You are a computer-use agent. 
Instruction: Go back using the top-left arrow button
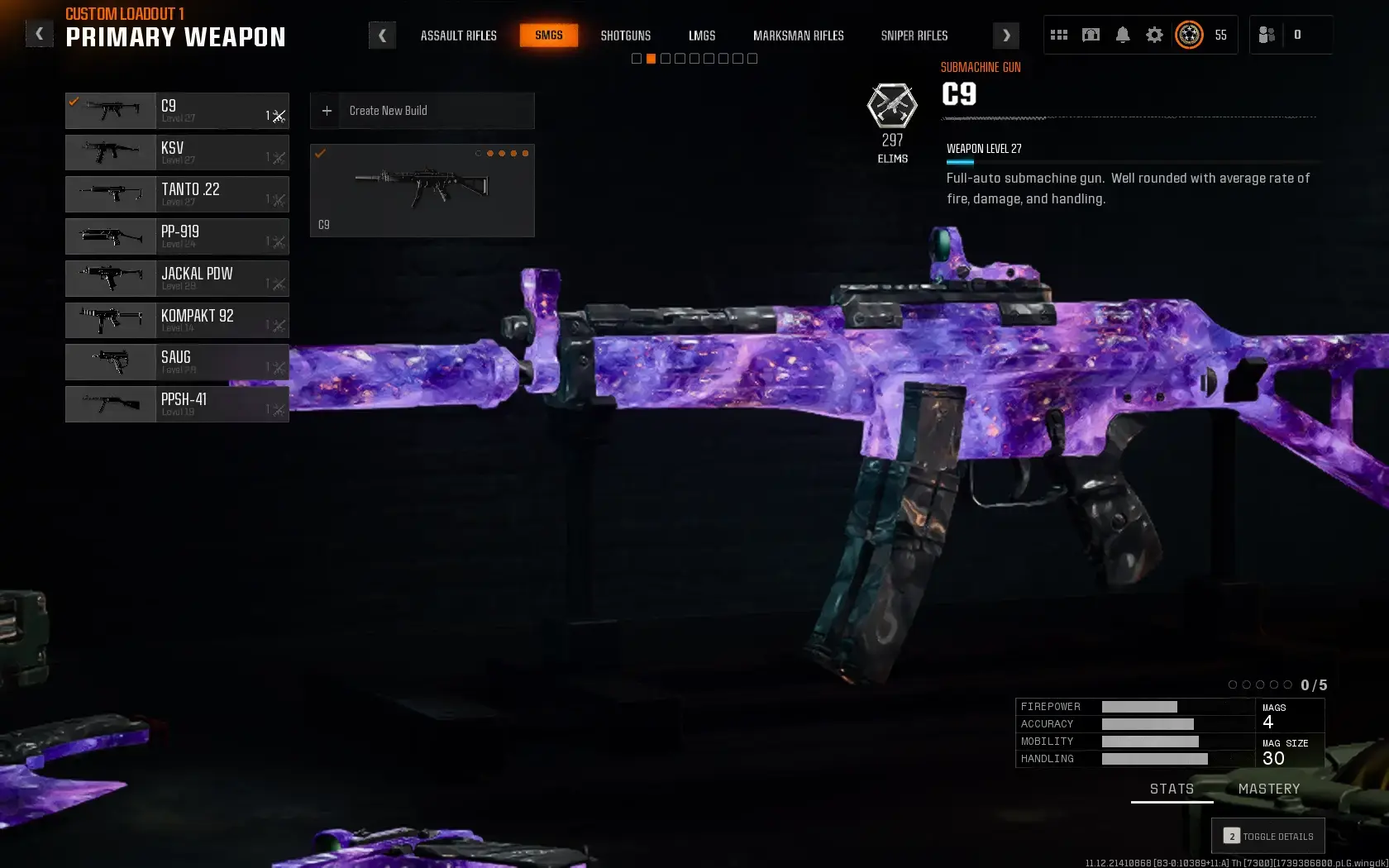[x=39, y=33]
